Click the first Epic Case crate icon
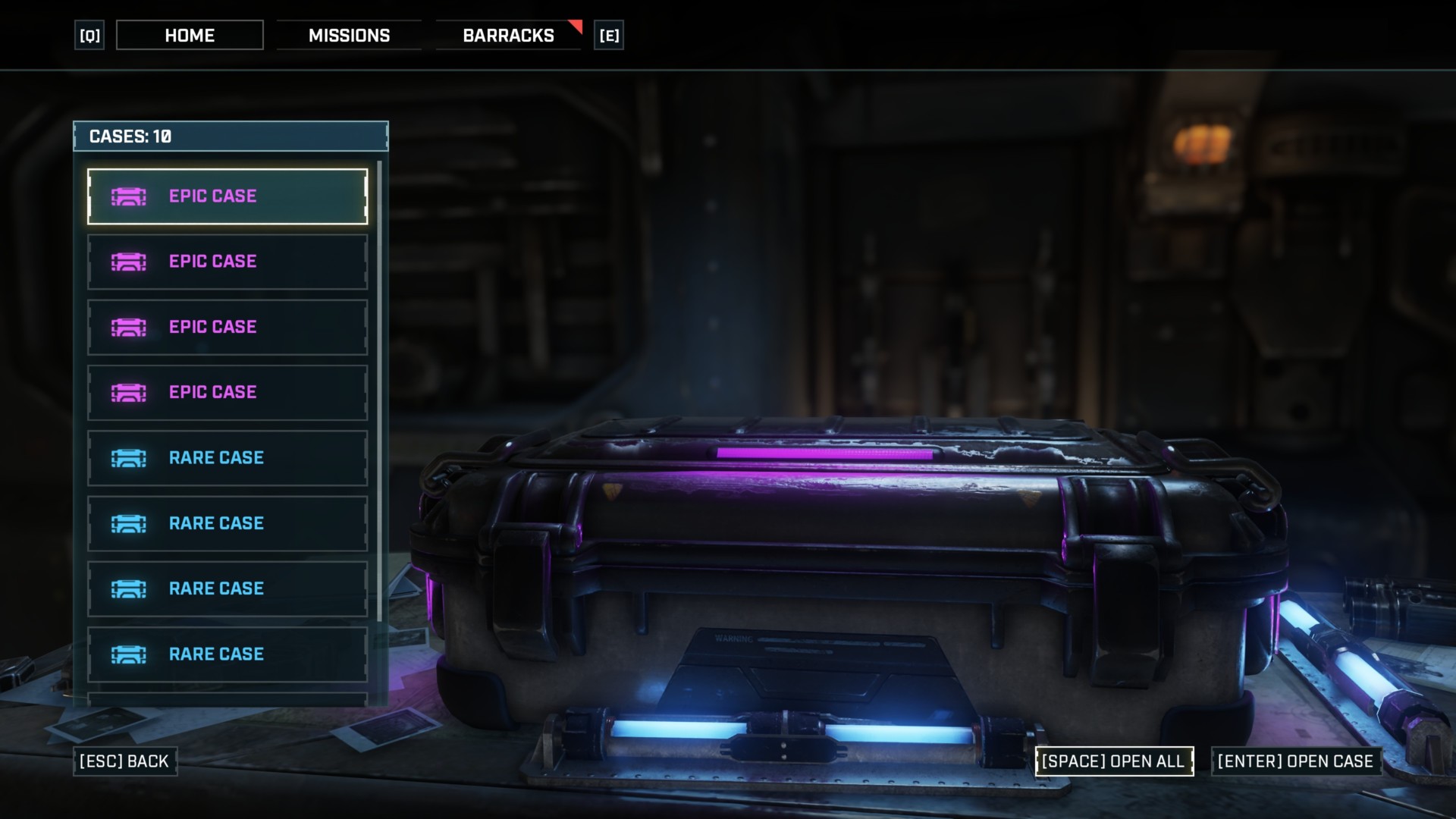 [129, 196]
